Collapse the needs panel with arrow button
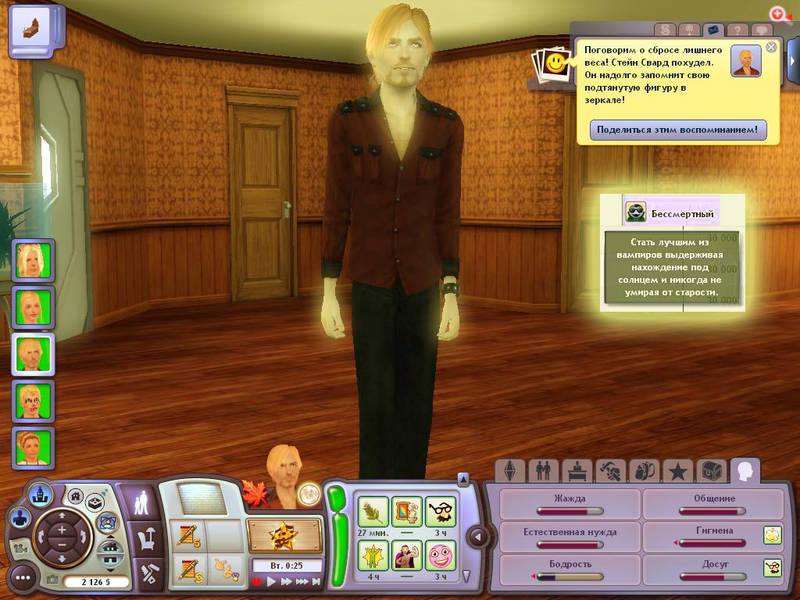 [477, 537]
